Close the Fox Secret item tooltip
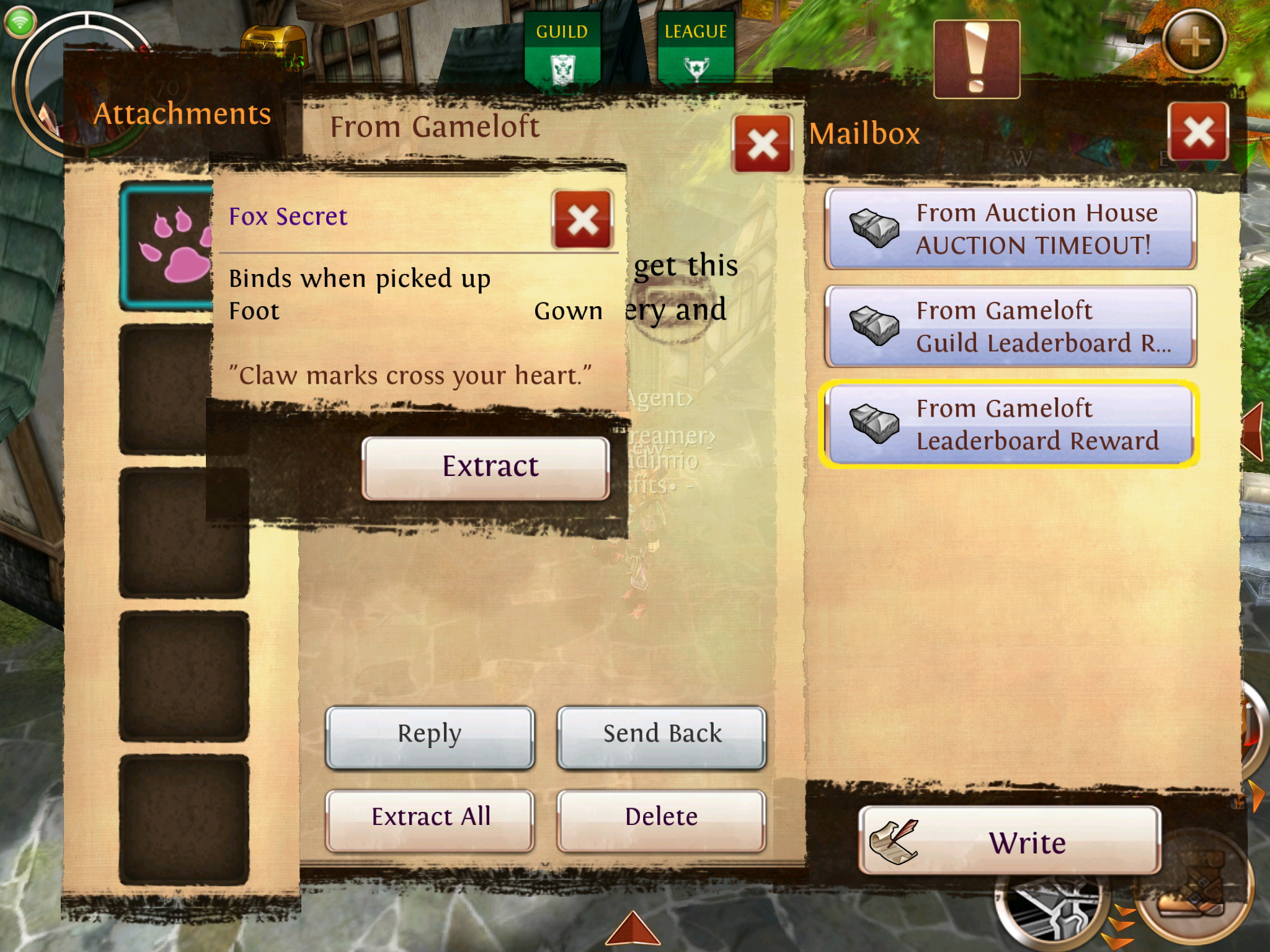1270x952 pixels. [582, 220]
